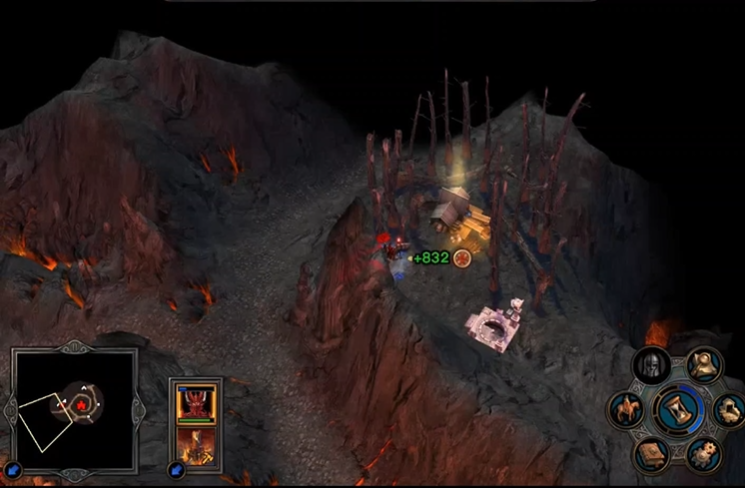This screenshot has height=488, width=745.
Task: Click the blue arrow beside the hero list
Action: tap(176, 469)
